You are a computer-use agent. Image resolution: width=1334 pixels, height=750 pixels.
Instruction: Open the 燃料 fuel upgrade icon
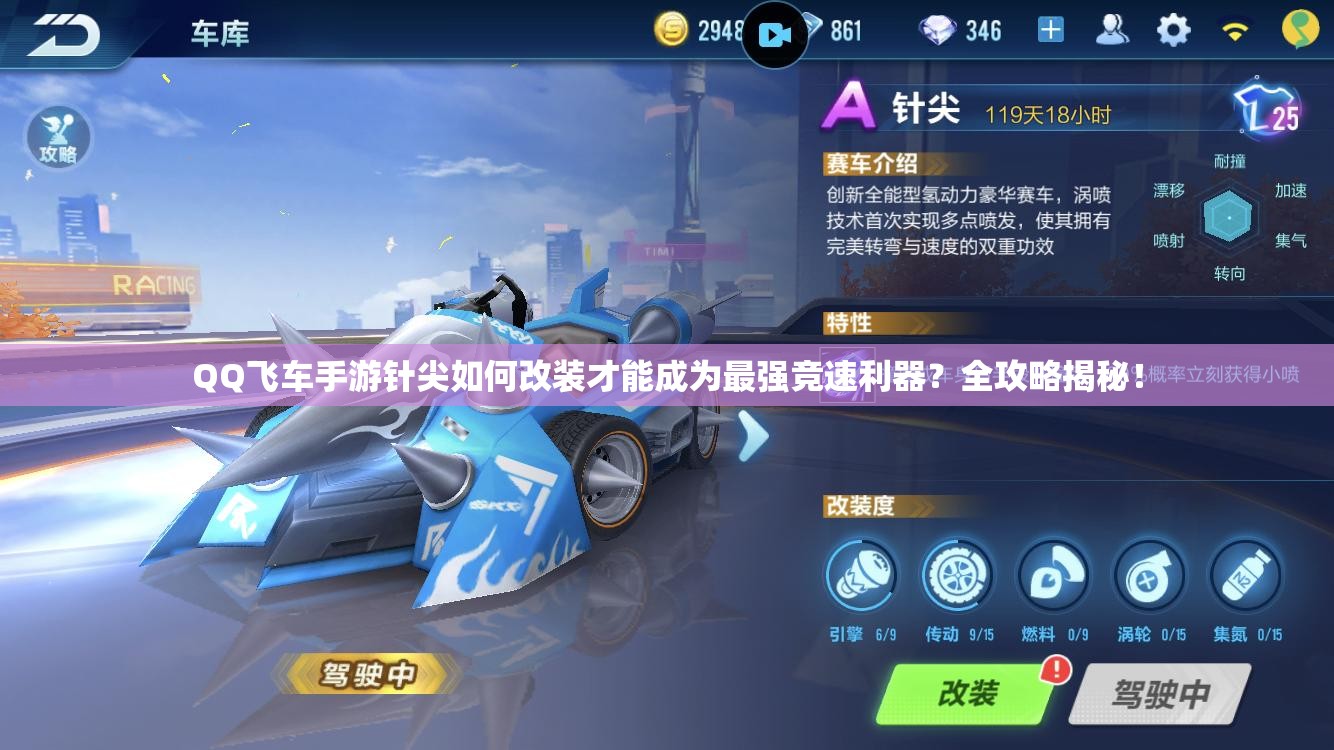coord(1053,578)
